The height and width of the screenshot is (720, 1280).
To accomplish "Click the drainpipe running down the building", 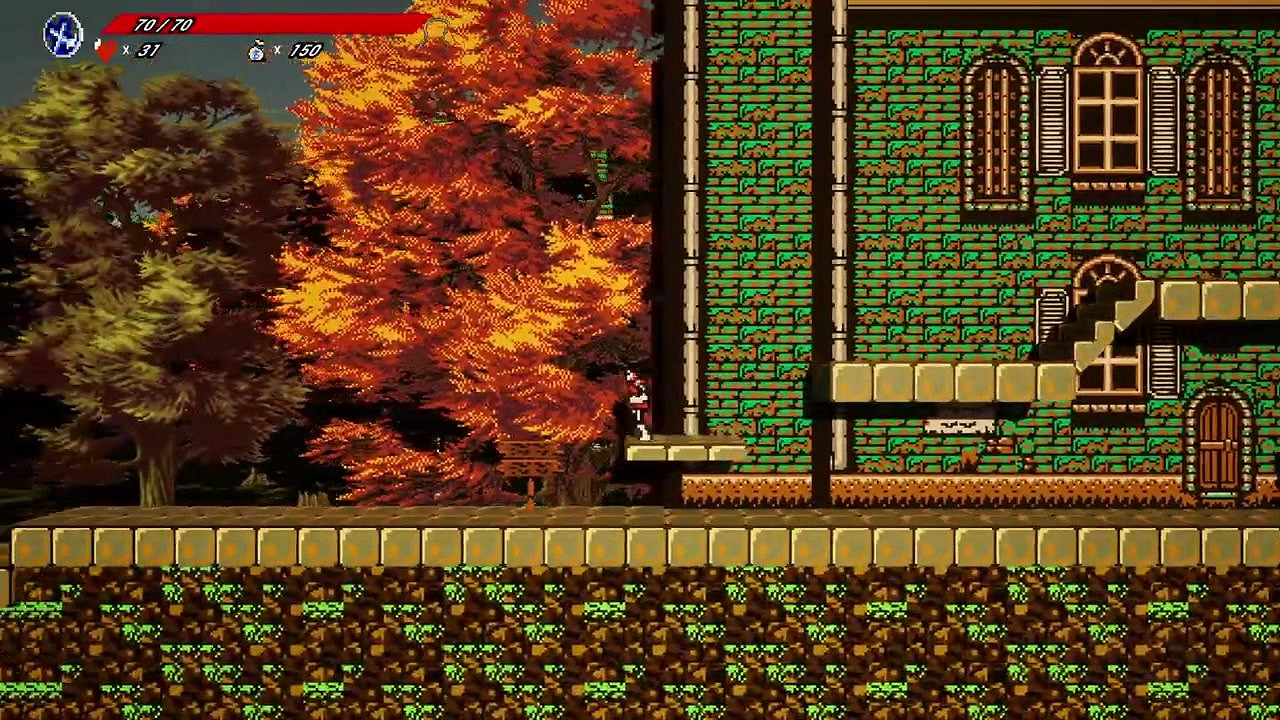I will click(694, 250).
